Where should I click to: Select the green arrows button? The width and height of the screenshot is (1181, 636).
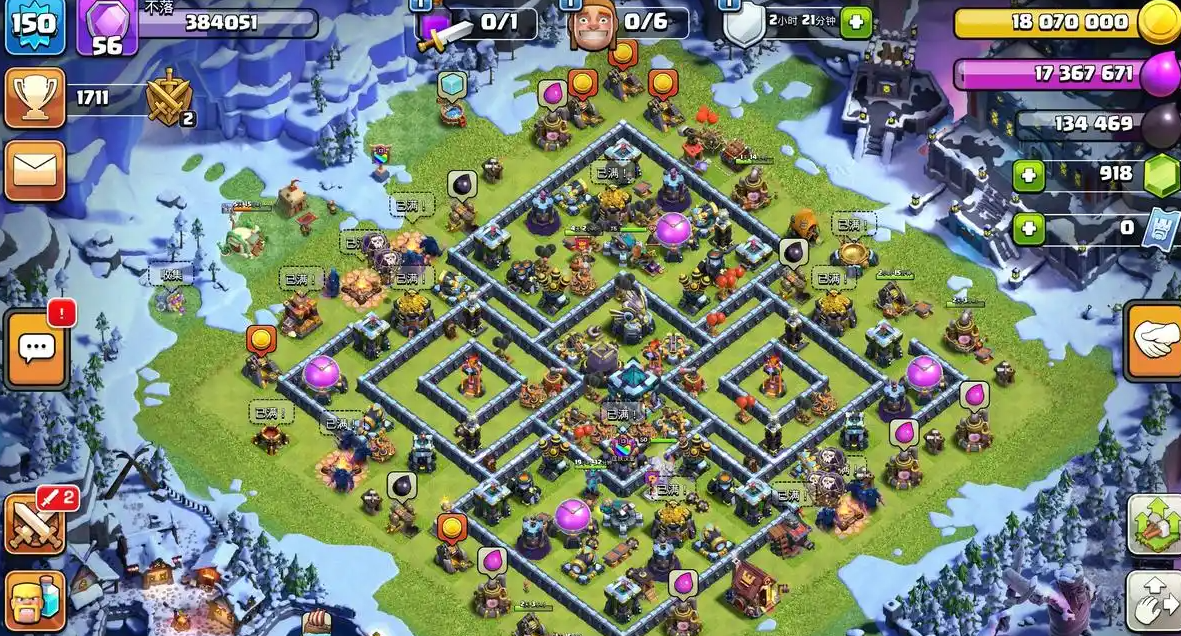(x=1155, y=523)
